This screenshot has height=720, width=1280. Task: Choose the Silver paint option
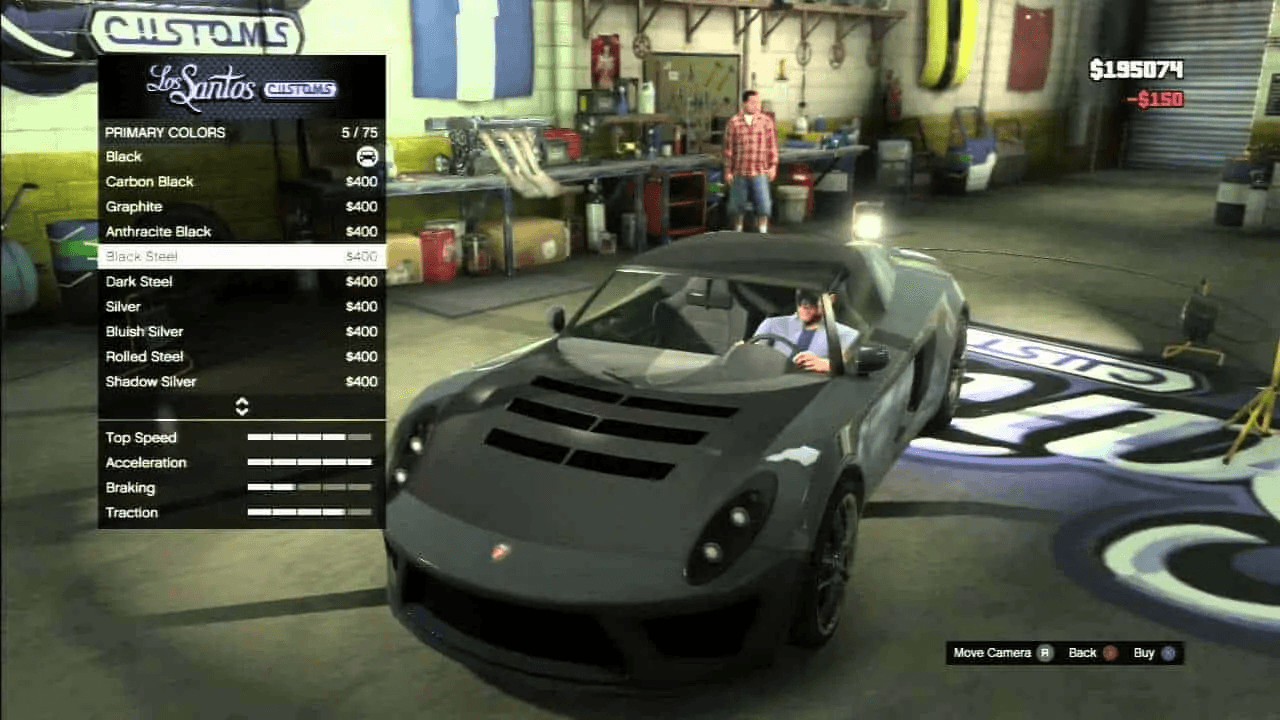241,307
